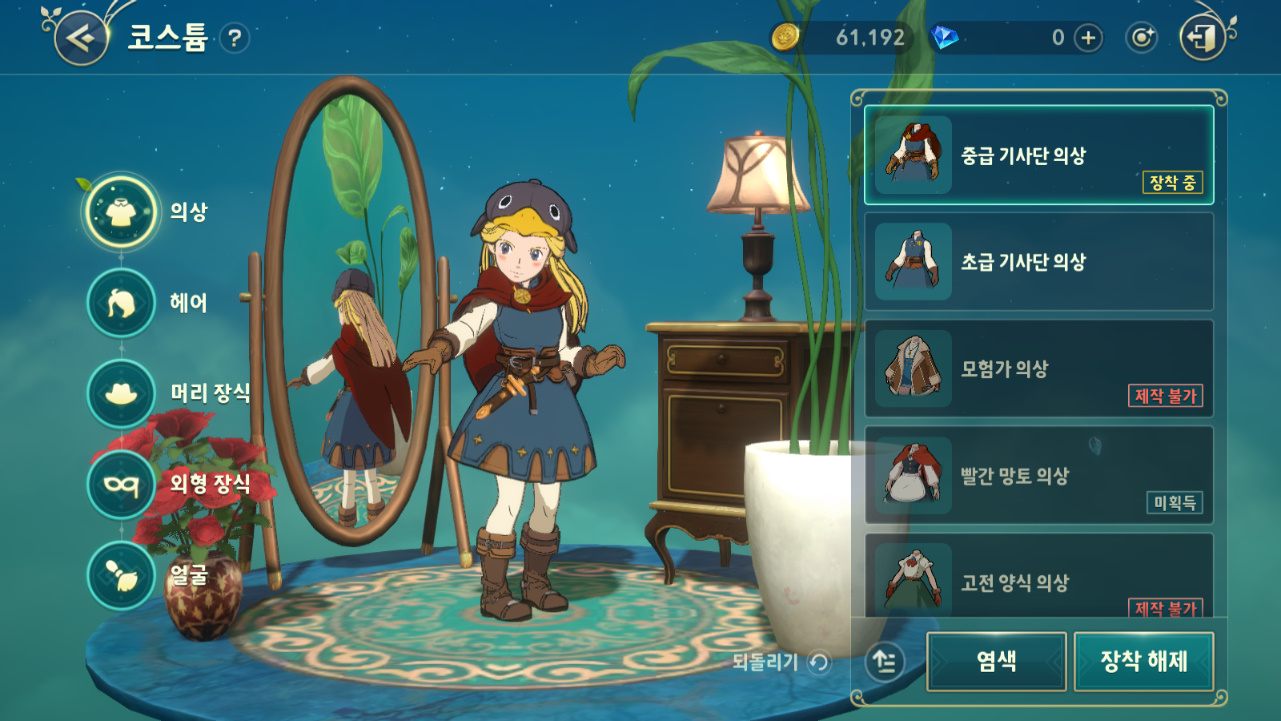Viewport: 1281px width, 721px height.
Task: Select the 중급 기사단 의상 costume
Action: click(1038, 156)
